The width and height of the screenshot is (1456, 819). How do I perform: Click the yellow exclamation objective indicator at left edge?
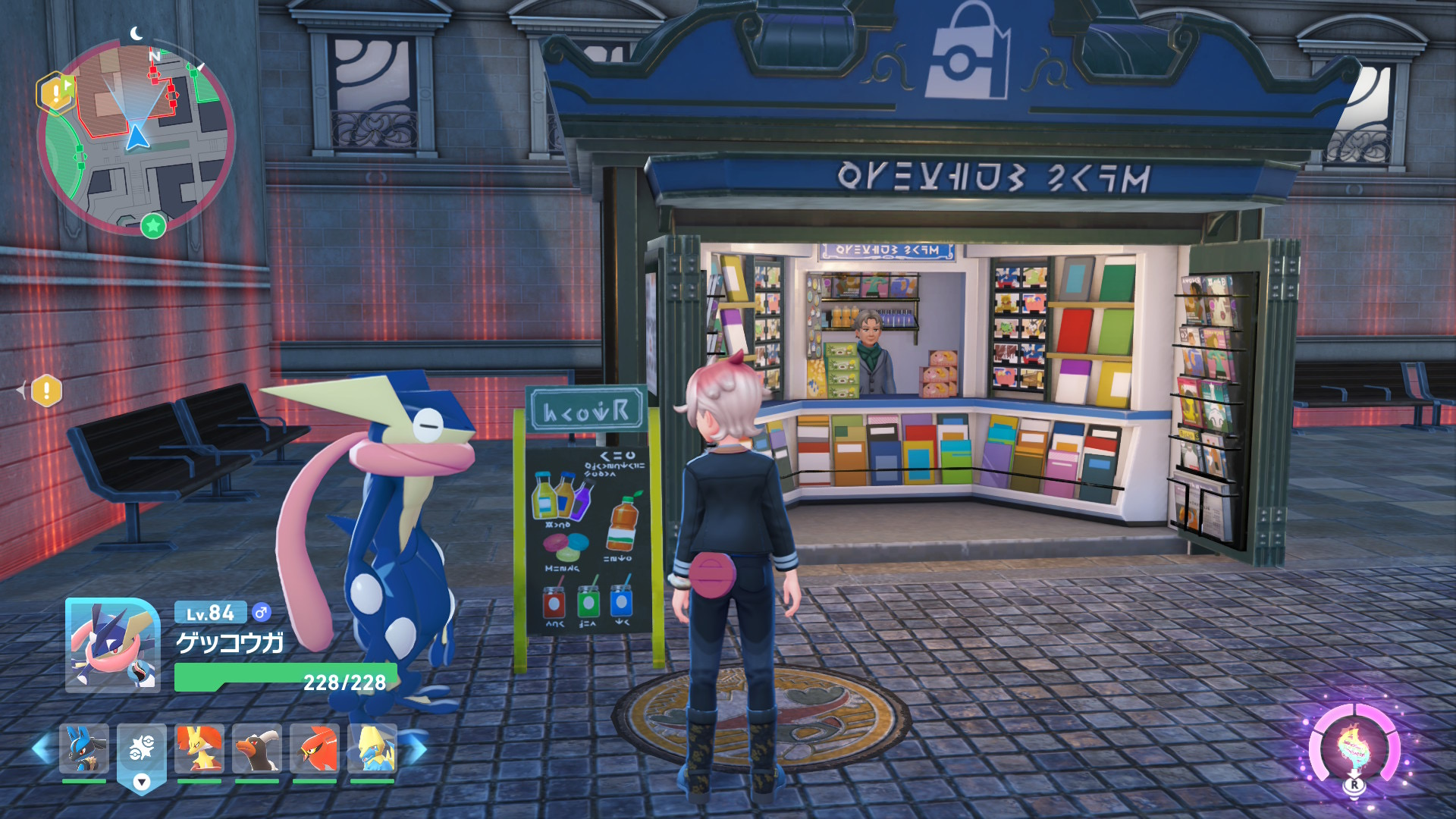[46, 391]
